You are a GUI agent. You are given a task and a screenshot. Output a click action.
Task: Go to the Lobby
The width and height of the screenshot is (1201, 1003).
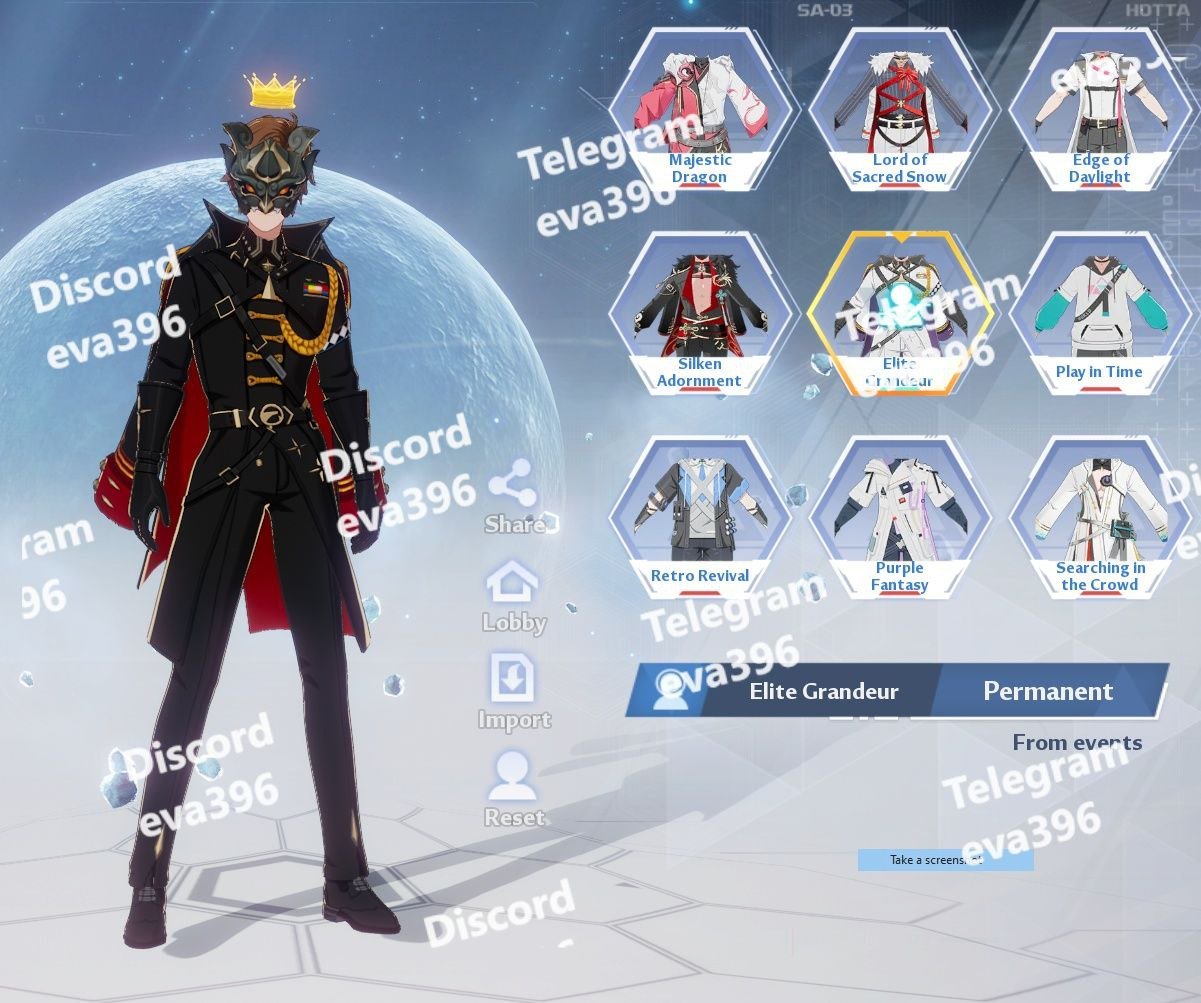[514, 594]
